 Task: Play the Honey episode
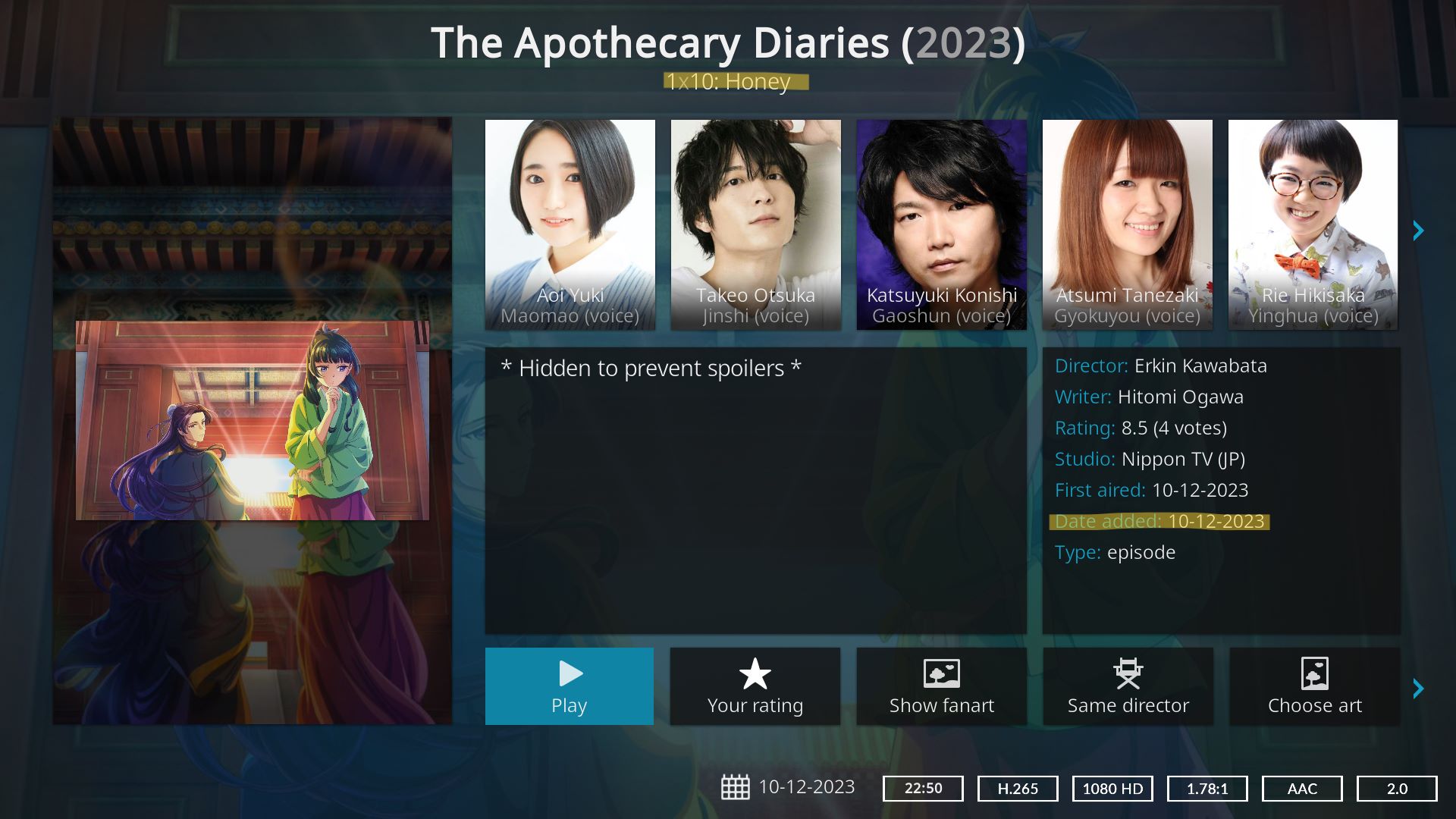click(569, 686)
